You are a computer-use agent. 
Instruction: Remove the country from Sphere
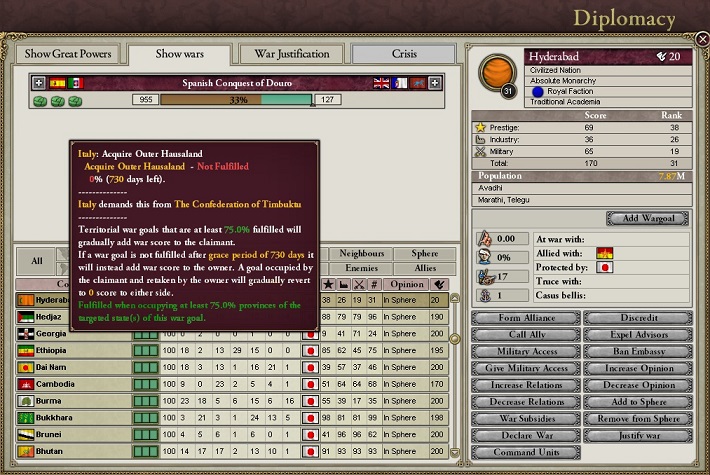tap(635, 419)
